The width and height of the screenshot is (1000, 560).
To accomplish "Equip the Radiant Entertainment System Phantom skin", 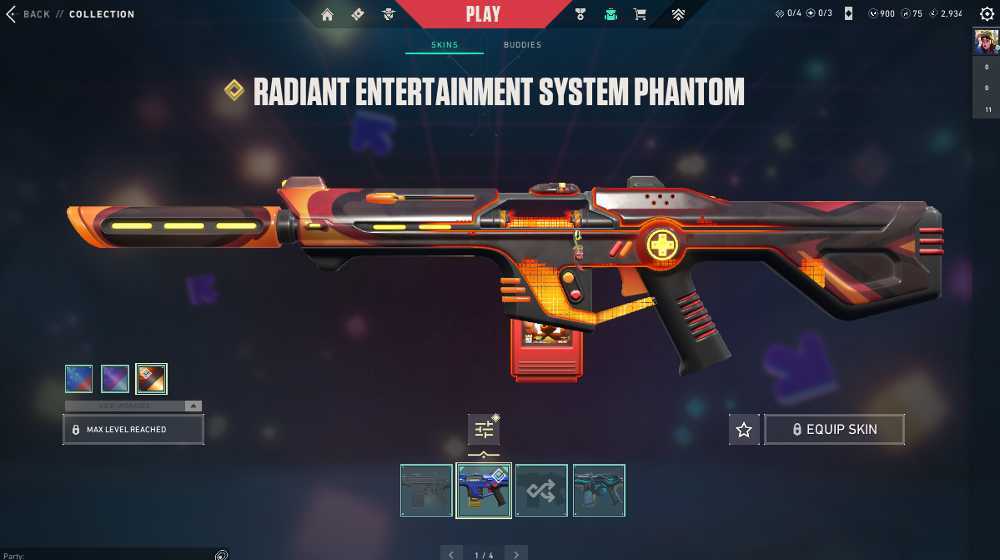I will coord(834,429).
